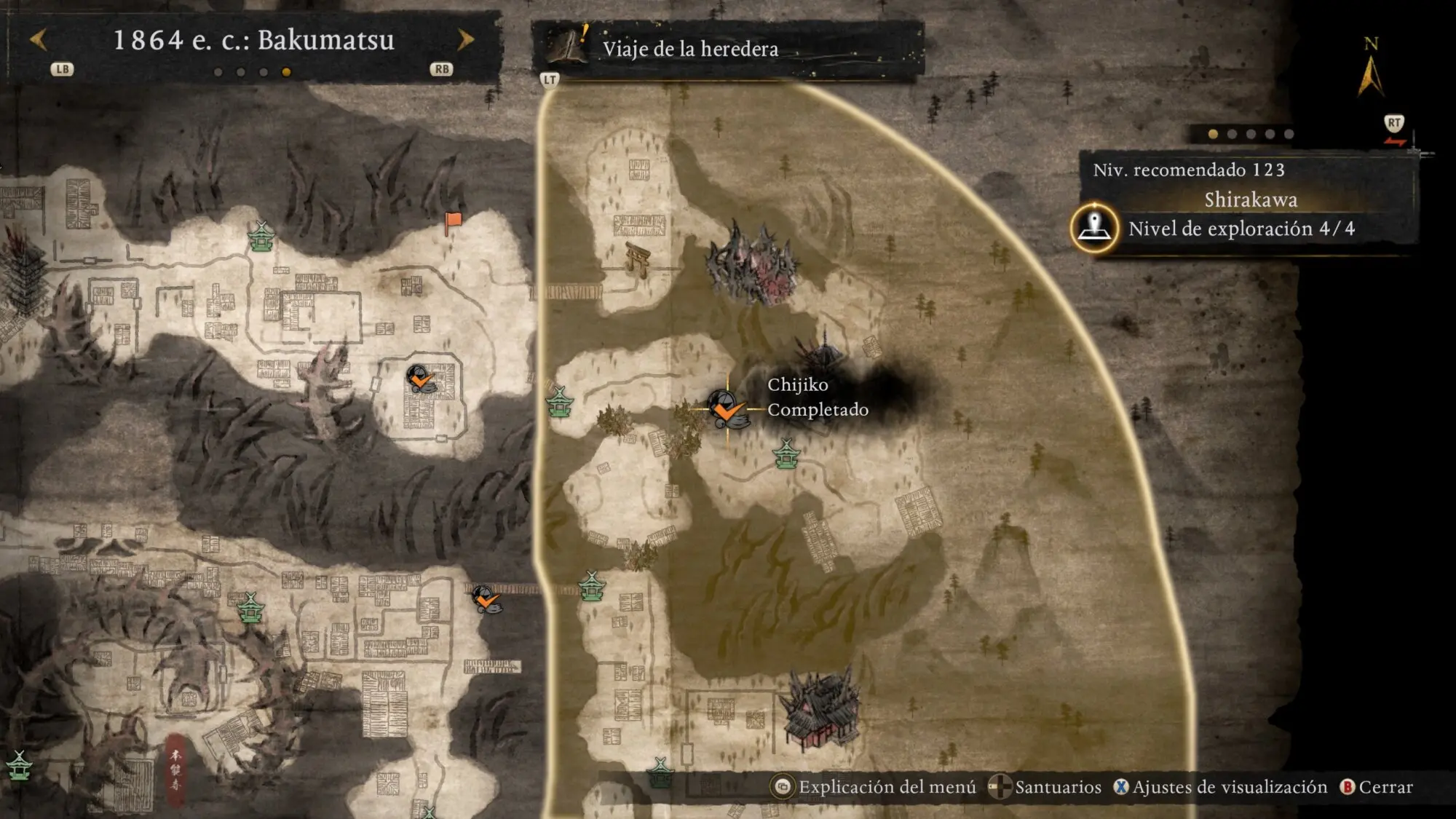The width and height of the screenshot is (1456, 819).
Task: Select the Chijiko completed mission marker
Action: (726, 408)
